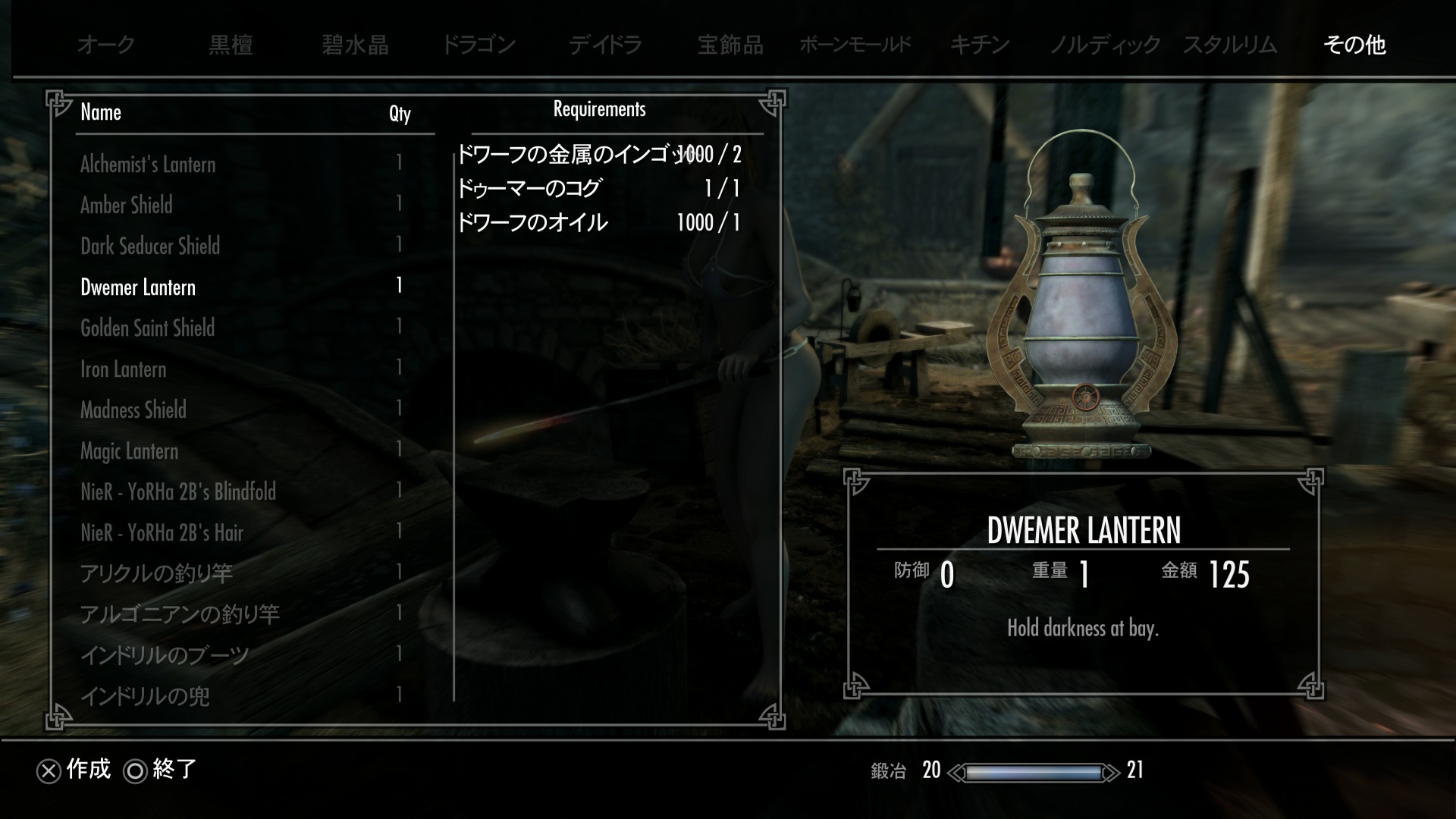1456x819 pixels.
Task: Select the 碧水晶 tab
Action: (x=355, y=45)
